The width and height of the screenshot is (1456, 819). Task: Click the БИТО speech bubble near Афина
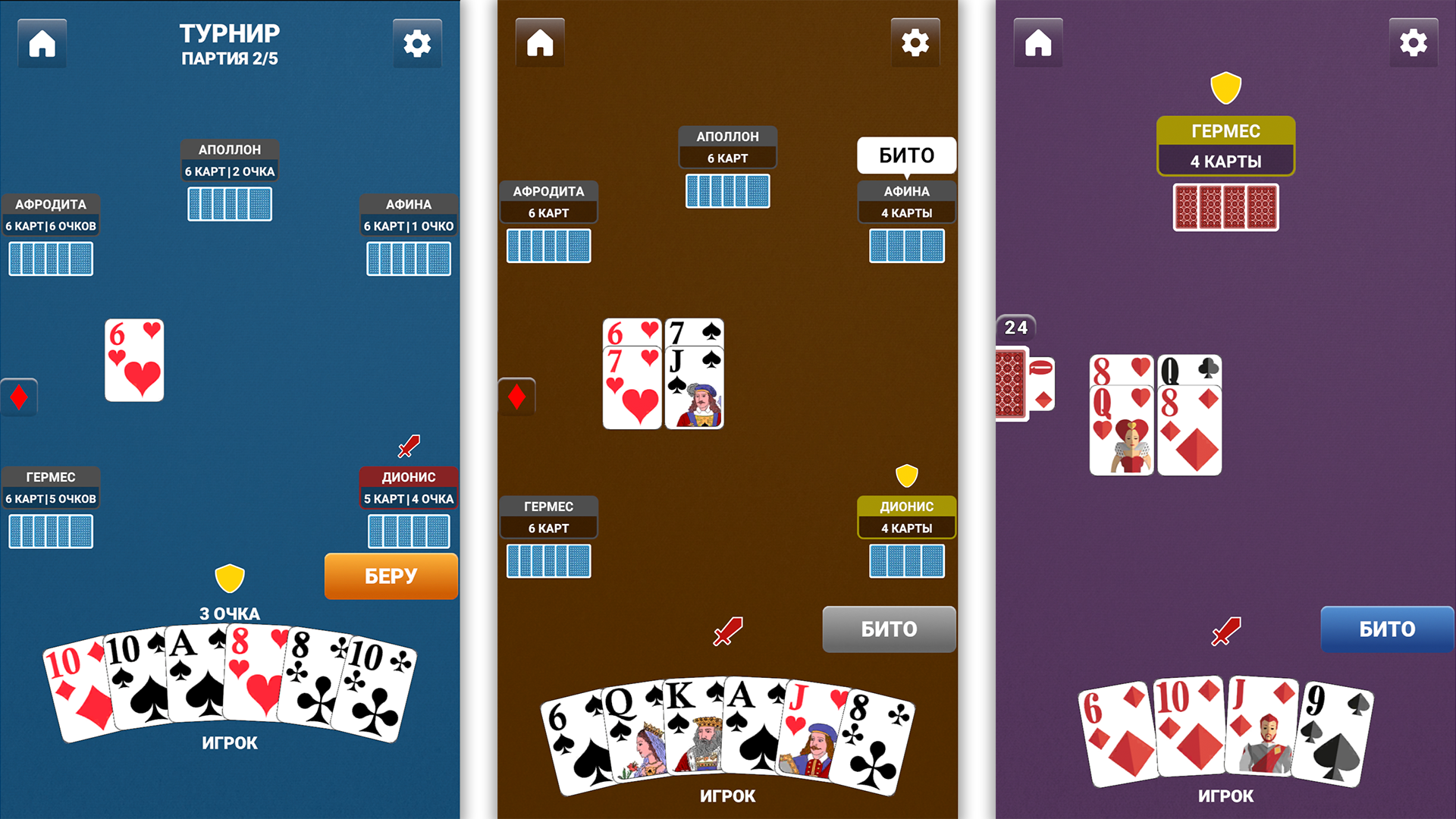905,155
